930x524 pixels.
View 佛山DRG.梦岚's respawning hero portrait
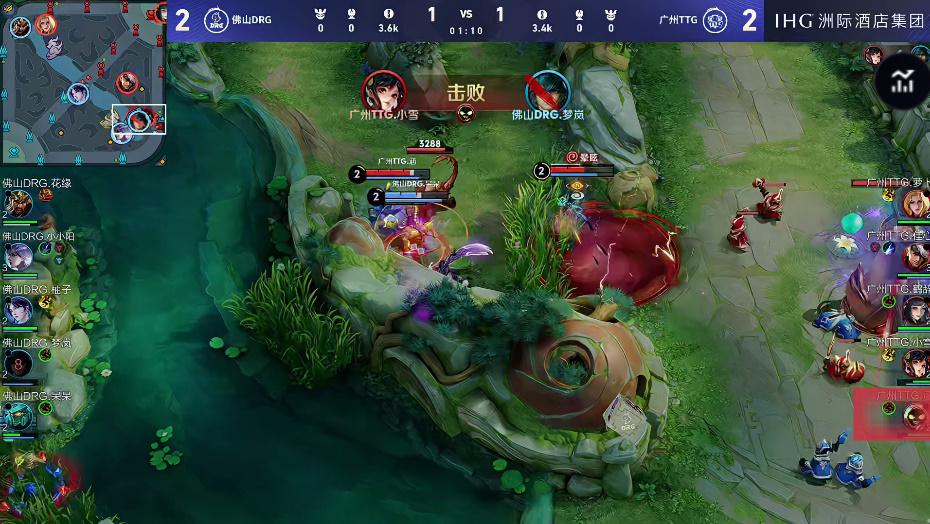tap(17, 364)
